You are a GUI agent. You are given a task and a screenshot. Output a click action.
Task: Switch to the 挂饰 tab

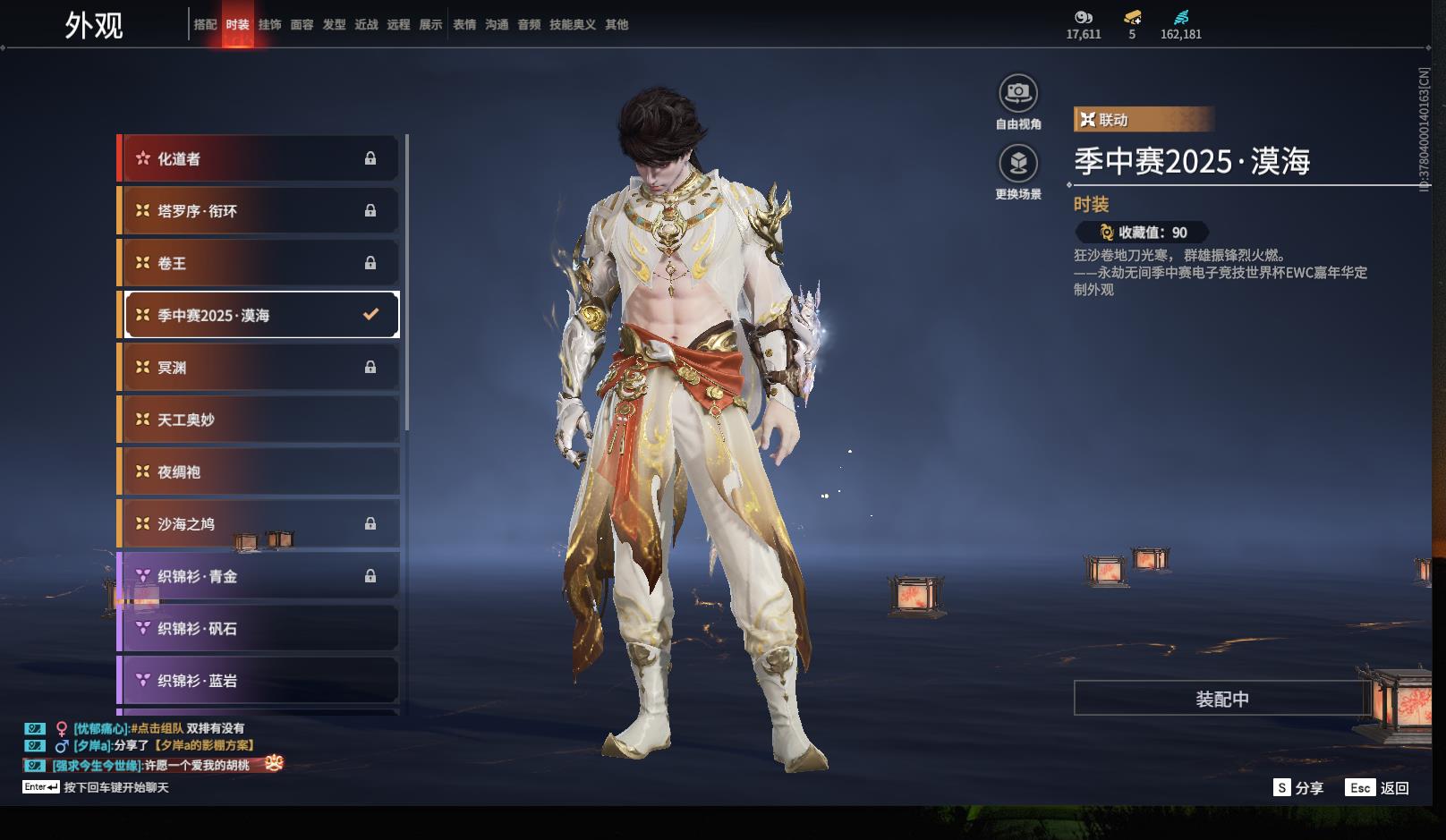pyautogui.click(x=269, y=25)
